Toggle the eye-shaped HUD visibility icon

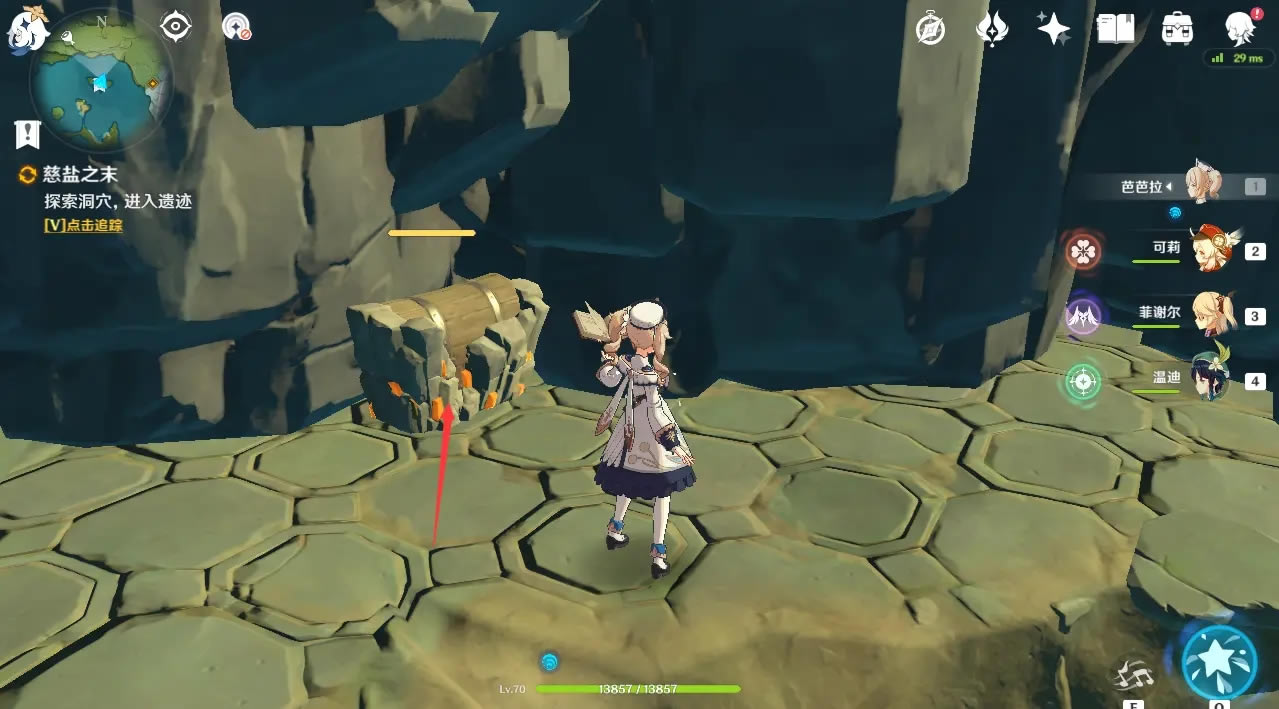coord(176,27)
